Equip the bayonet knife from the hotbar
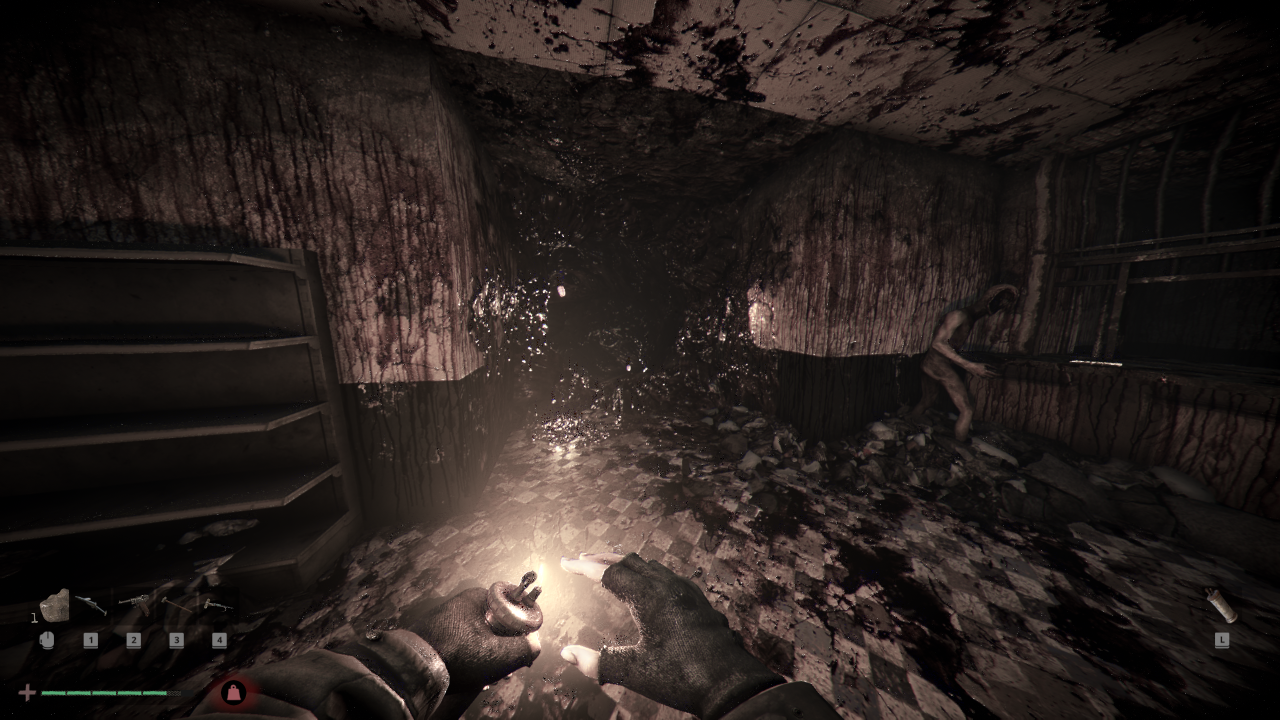1280x720 pixels. coord(91,604)
